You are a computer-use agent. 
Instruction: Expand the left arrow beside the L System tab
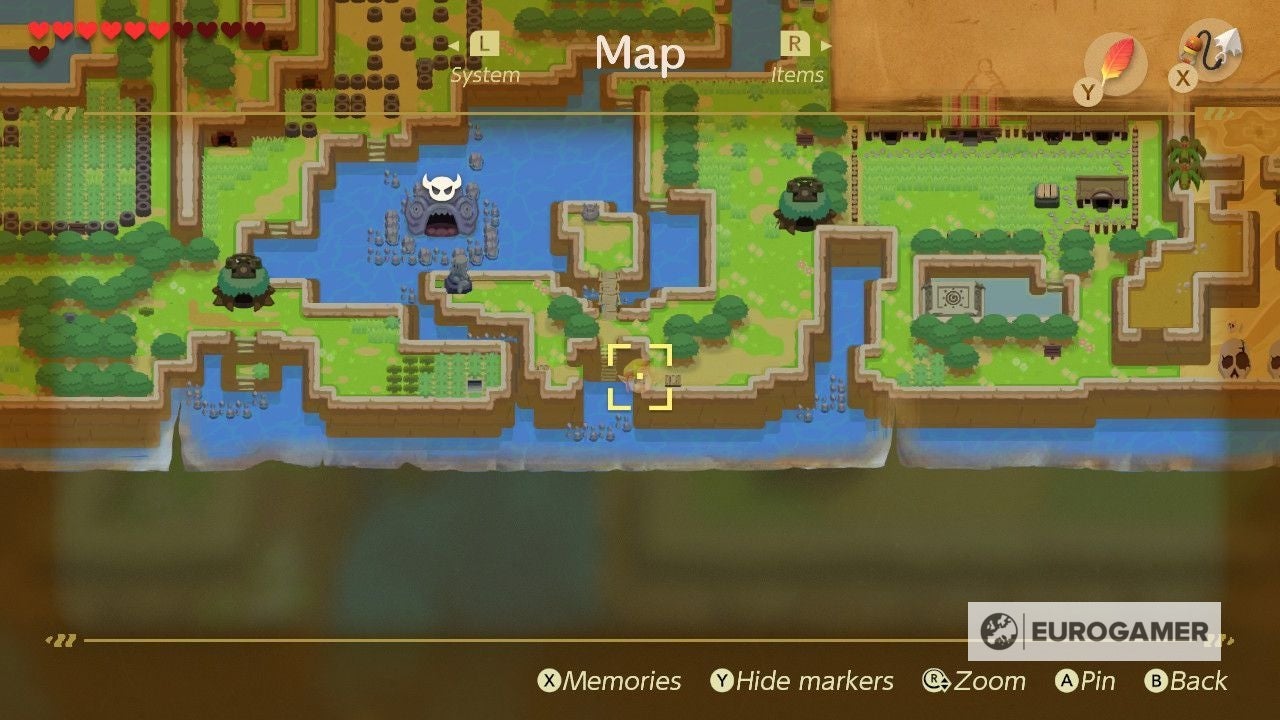coord(455,45)
